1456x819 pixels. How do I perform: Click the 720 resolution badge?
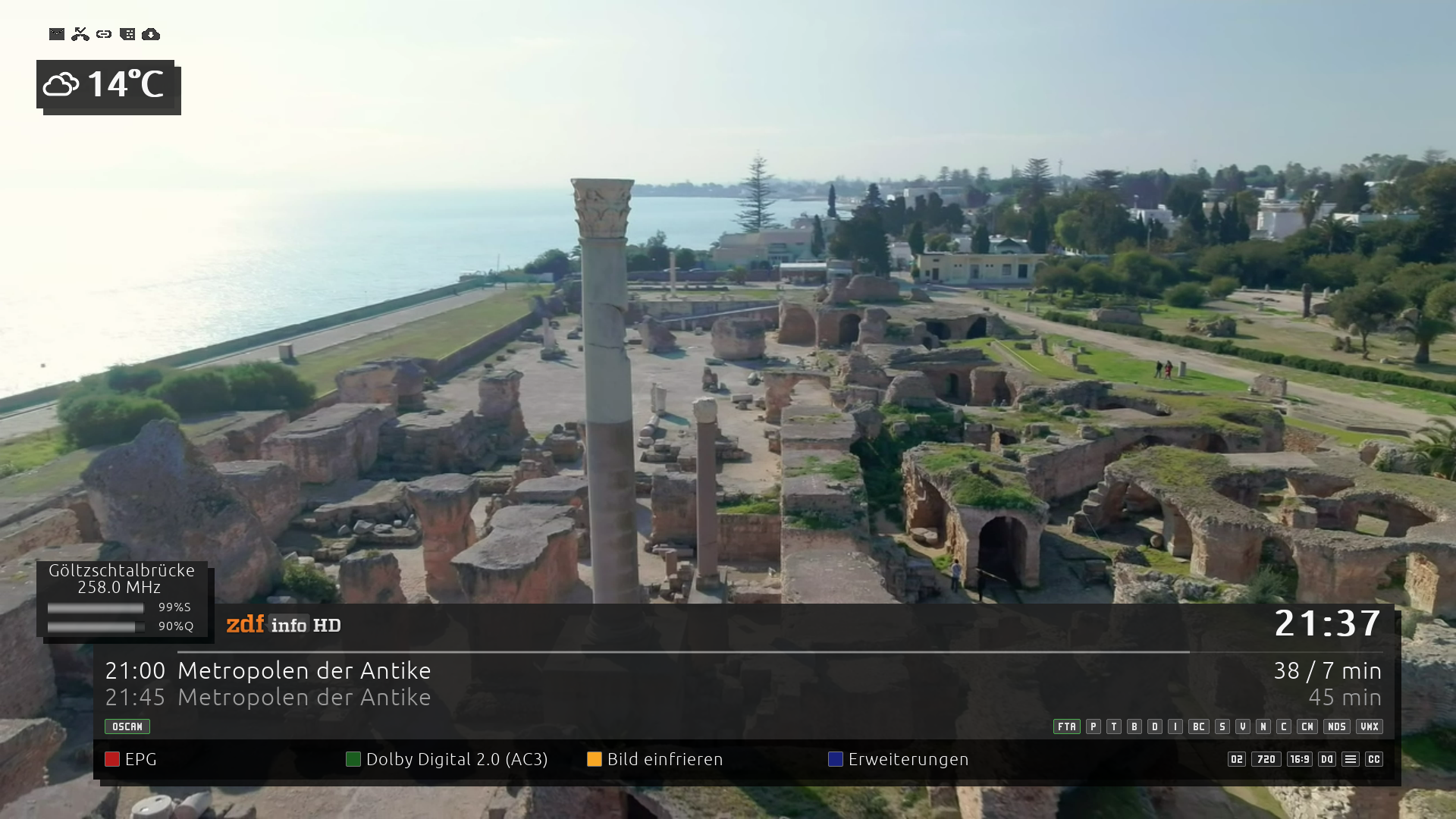pyautogui.click(x=1266, y=759)
